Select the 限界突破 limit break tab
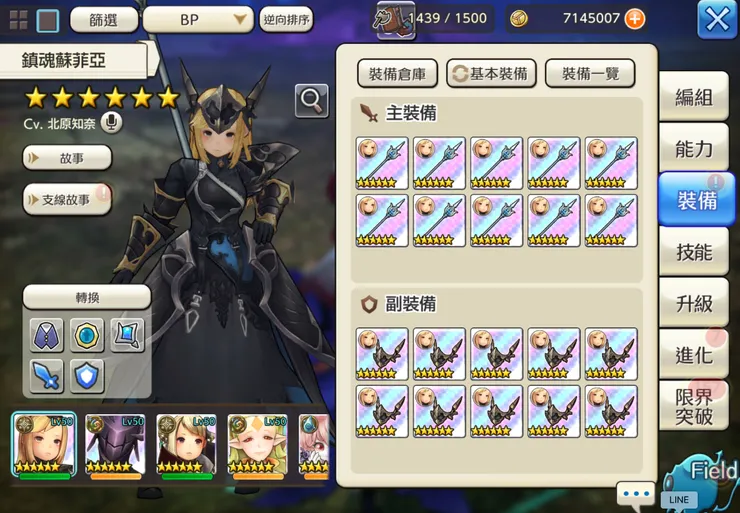Image resolution: width=740 pixels, height=513 pixels. tap(693, 405)
